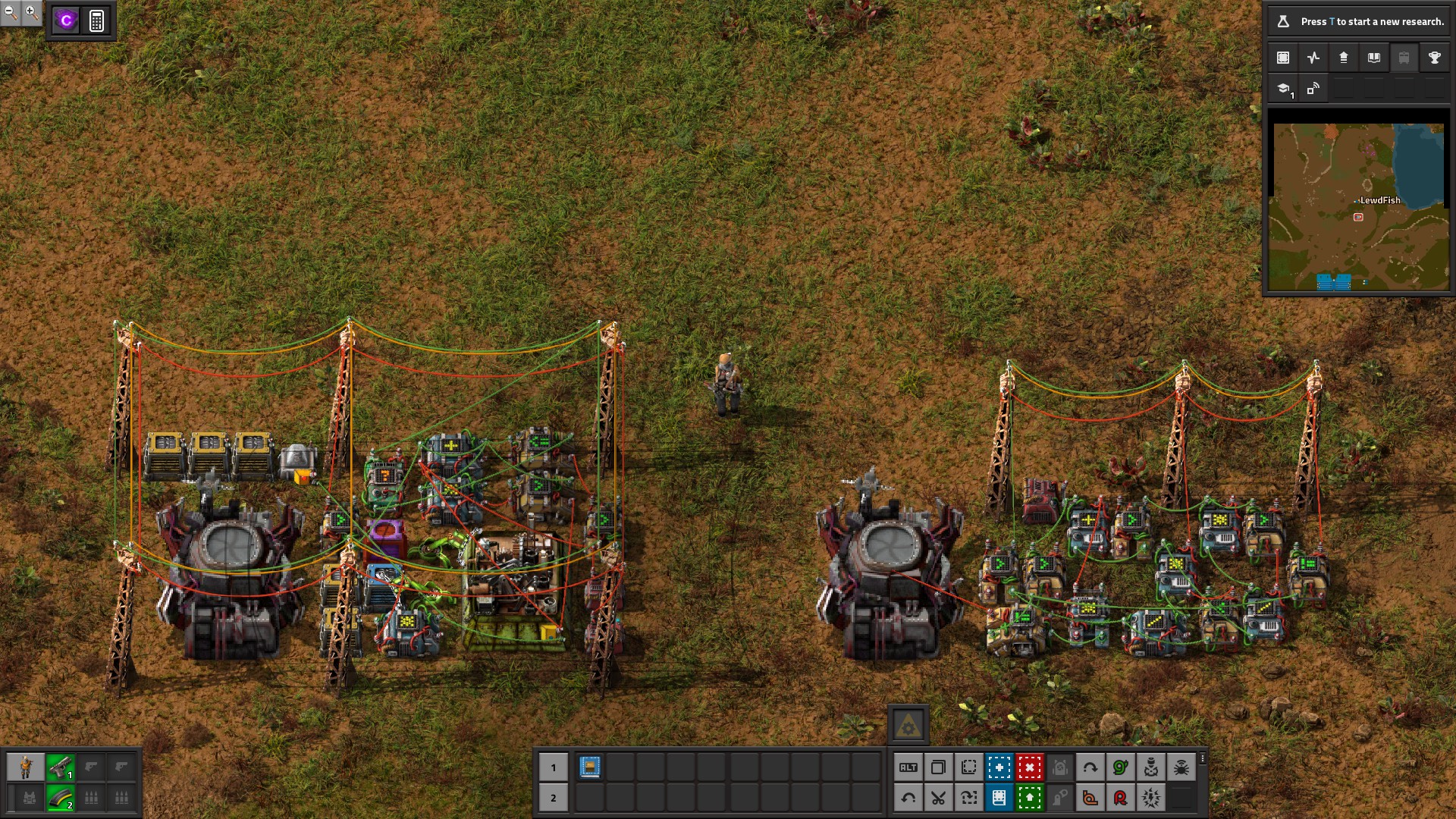This screenshot has width=1456, height=819.
Task: Show production statistics via the pulse-line icon
Action: point(1313,58)
